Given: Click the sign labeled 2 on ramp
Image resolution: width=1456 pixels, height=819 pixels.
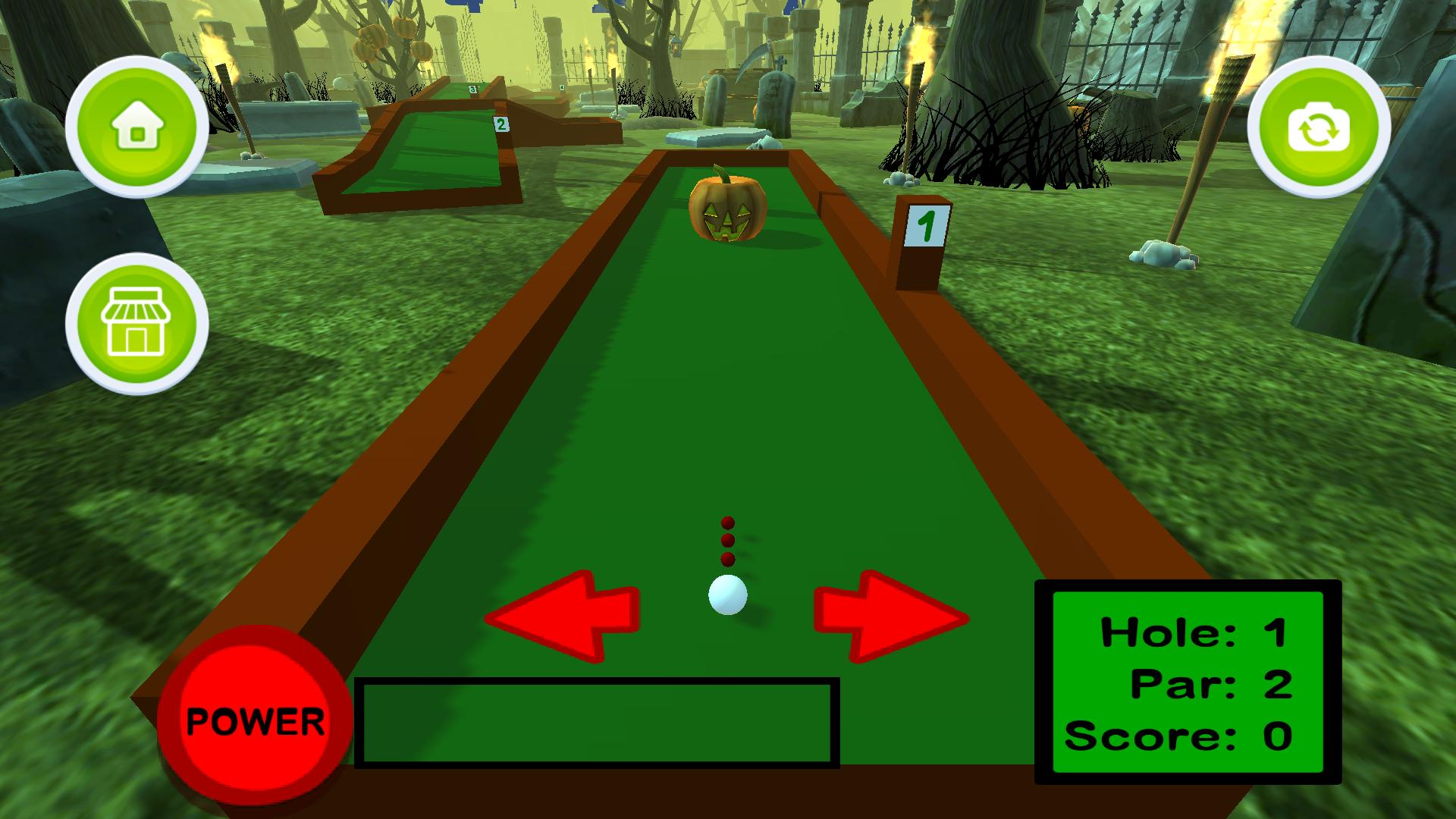Looking at the screenshot, I should point(500,124).
